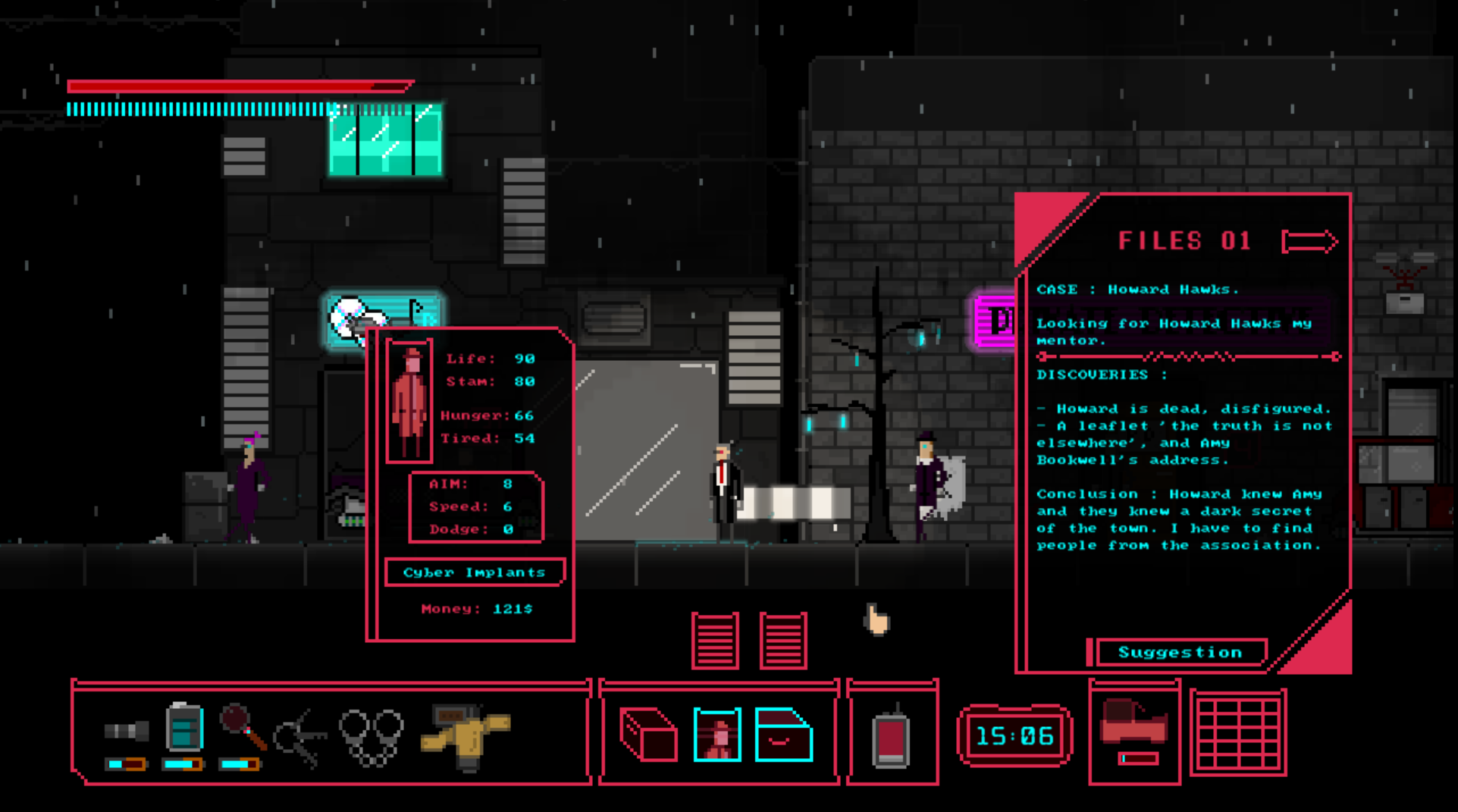Choose the pliers tool
The image size is (1458, 812).
click(300, 737)
